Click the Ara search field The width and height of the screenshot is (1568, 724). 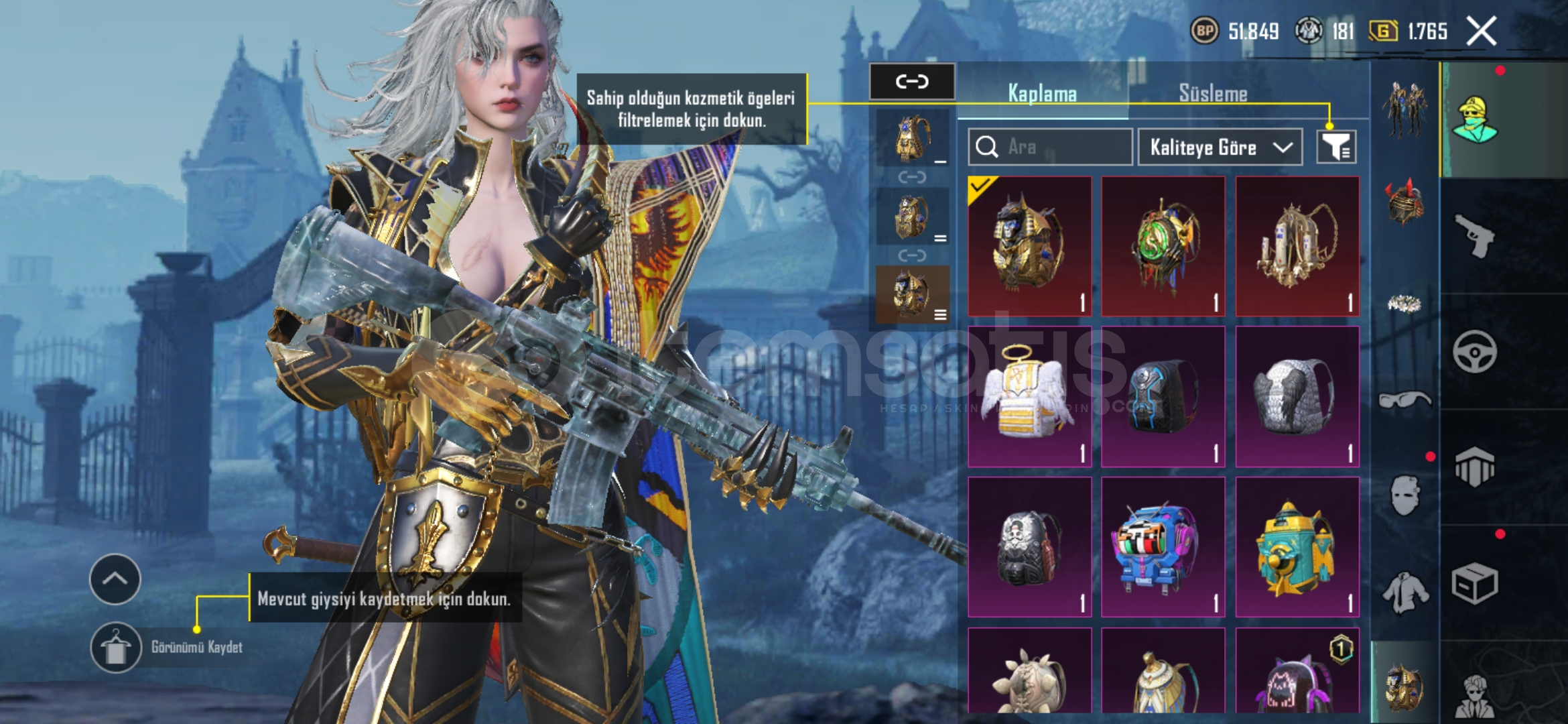pos(1050,147)
